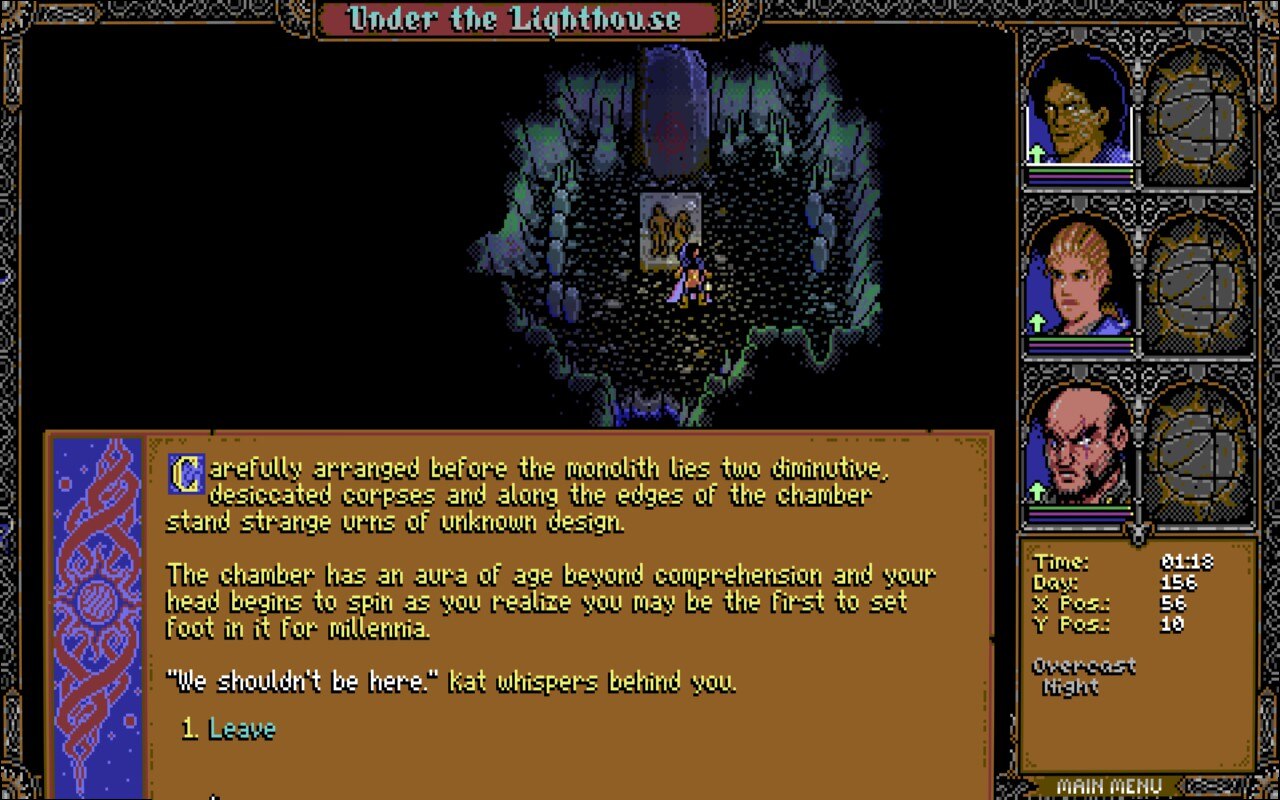Toggle the green level-up arrow on the middle portrait
1280x800 pixels.
click(x=1037, y=323)
